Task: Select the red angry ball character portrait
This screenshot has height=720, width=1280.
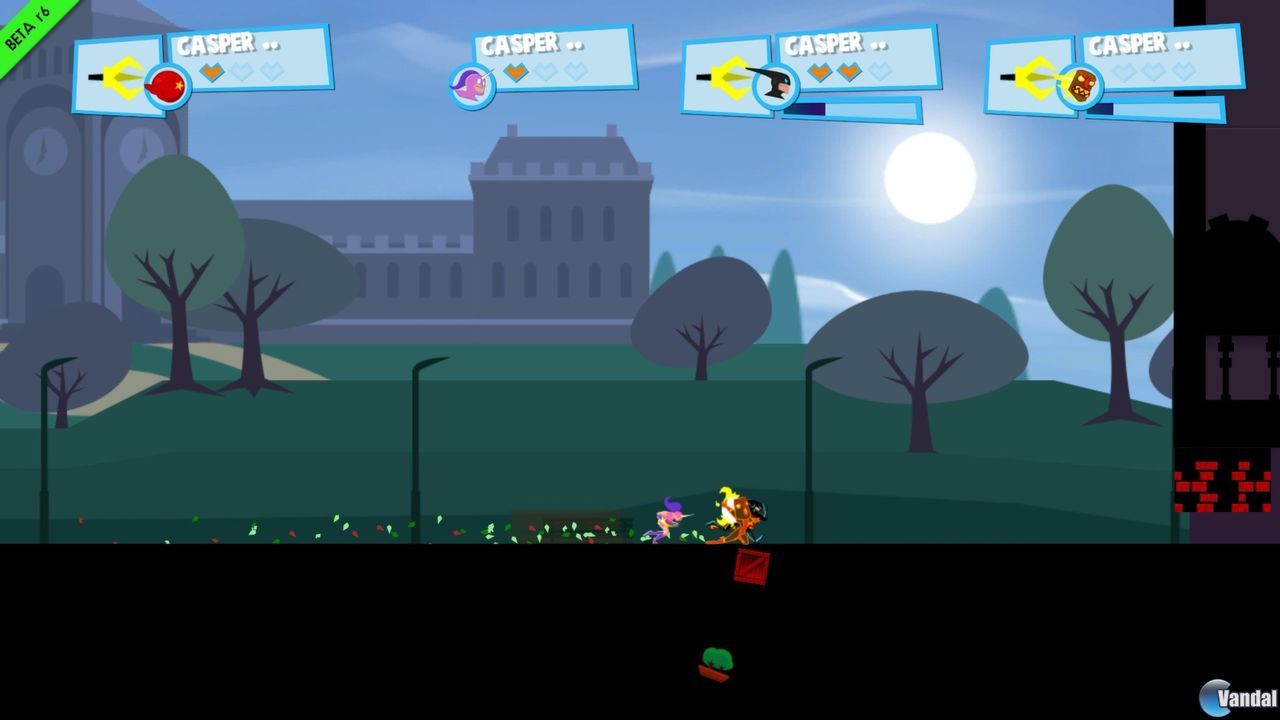Action: click(168, 86)
